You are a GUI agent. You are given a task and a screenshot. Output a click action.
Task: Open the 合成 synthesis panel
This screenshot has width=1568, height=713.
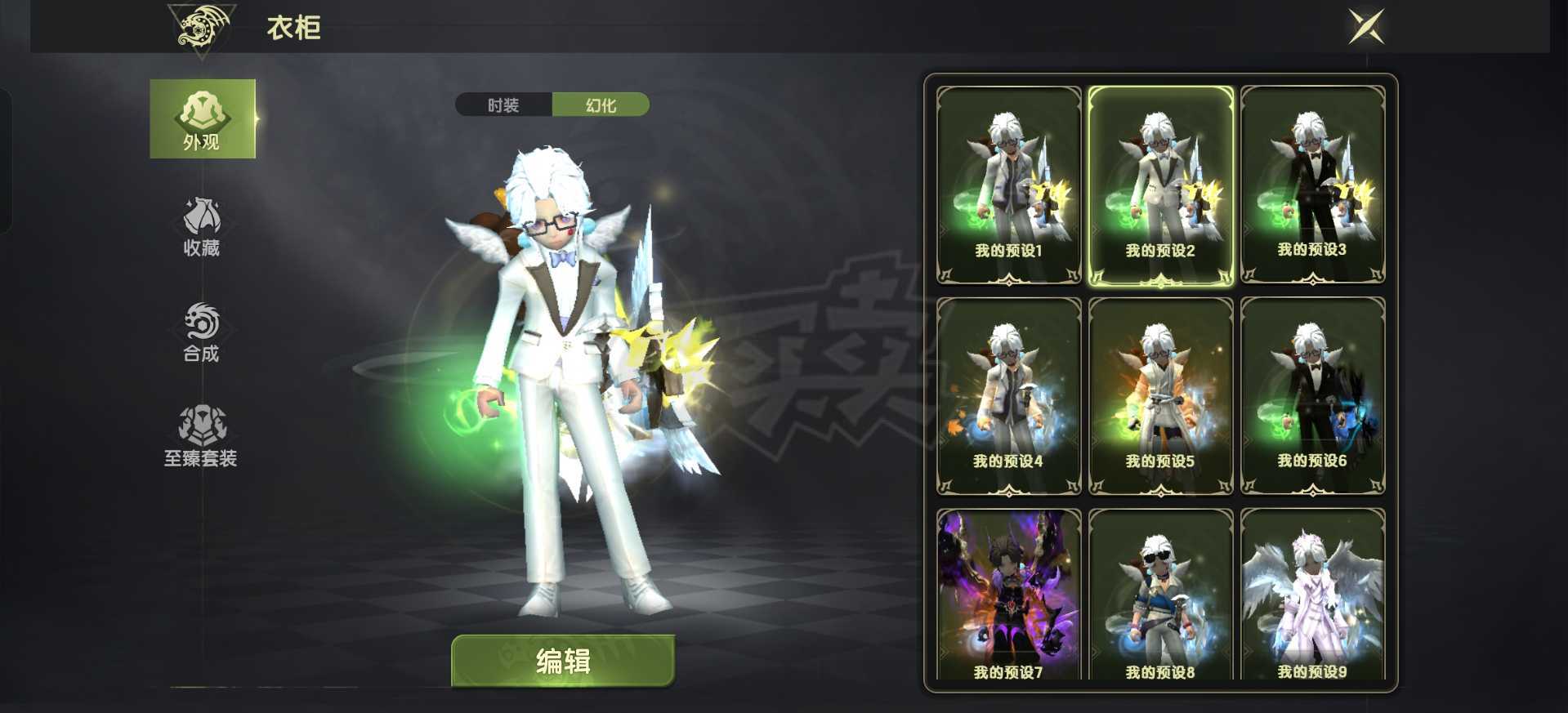(x=203, y=333)
